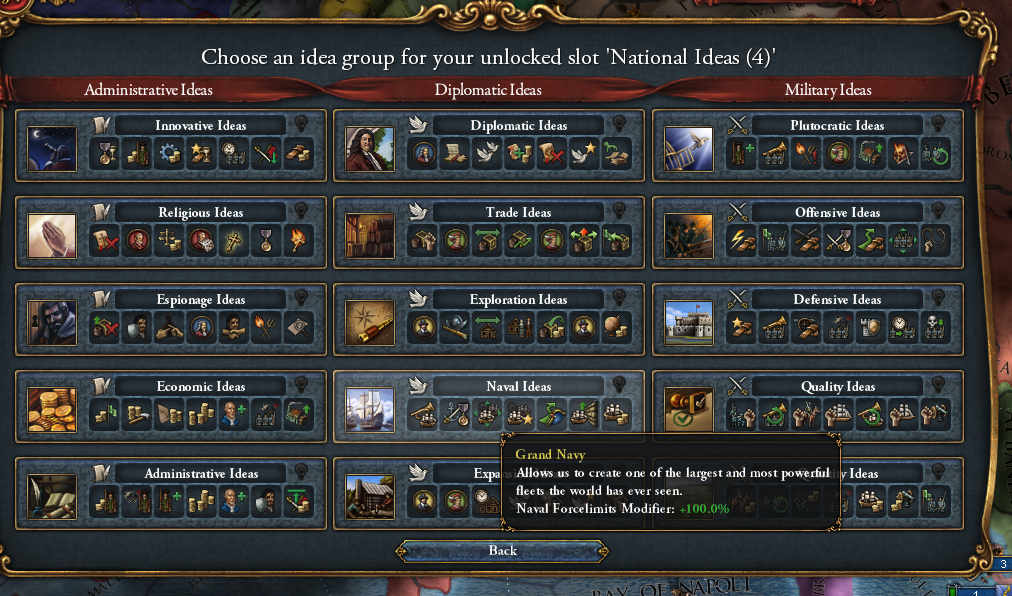
Task: Select the Religious Ideas group
Action: pos(200,213)
